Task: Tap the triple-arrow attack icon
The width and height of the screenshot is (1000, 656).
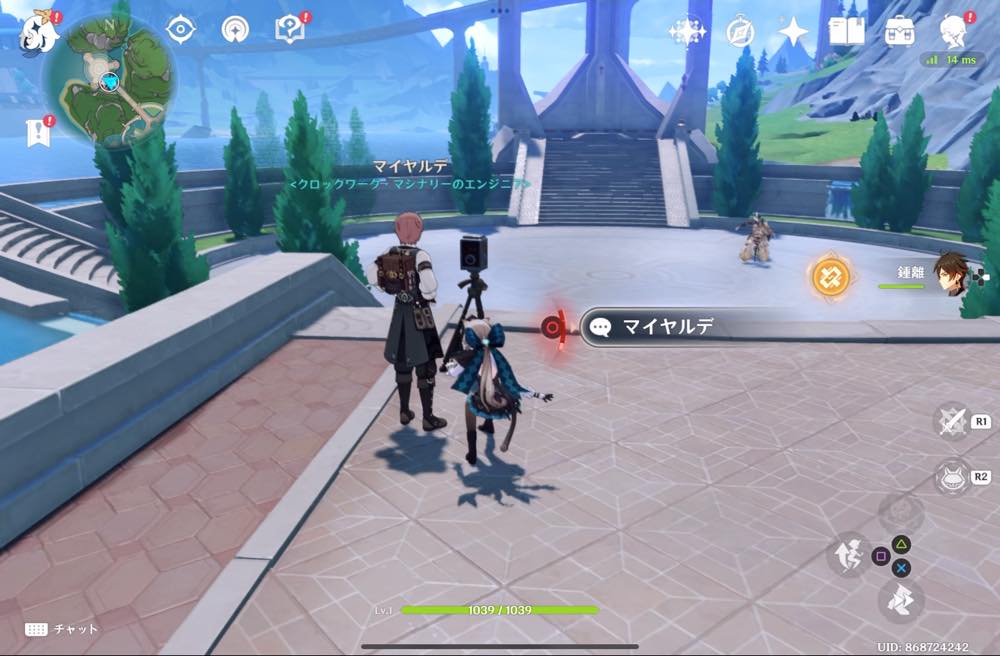Action: 900,601
